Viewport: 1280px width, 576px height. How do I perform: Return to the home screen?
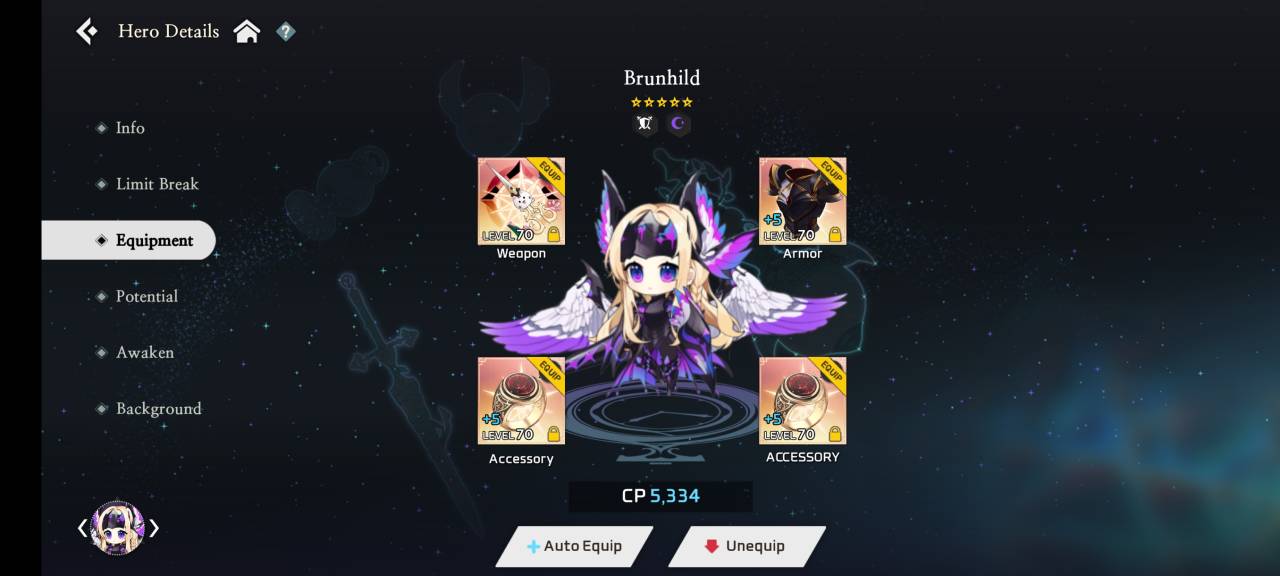tap(247, 32)
